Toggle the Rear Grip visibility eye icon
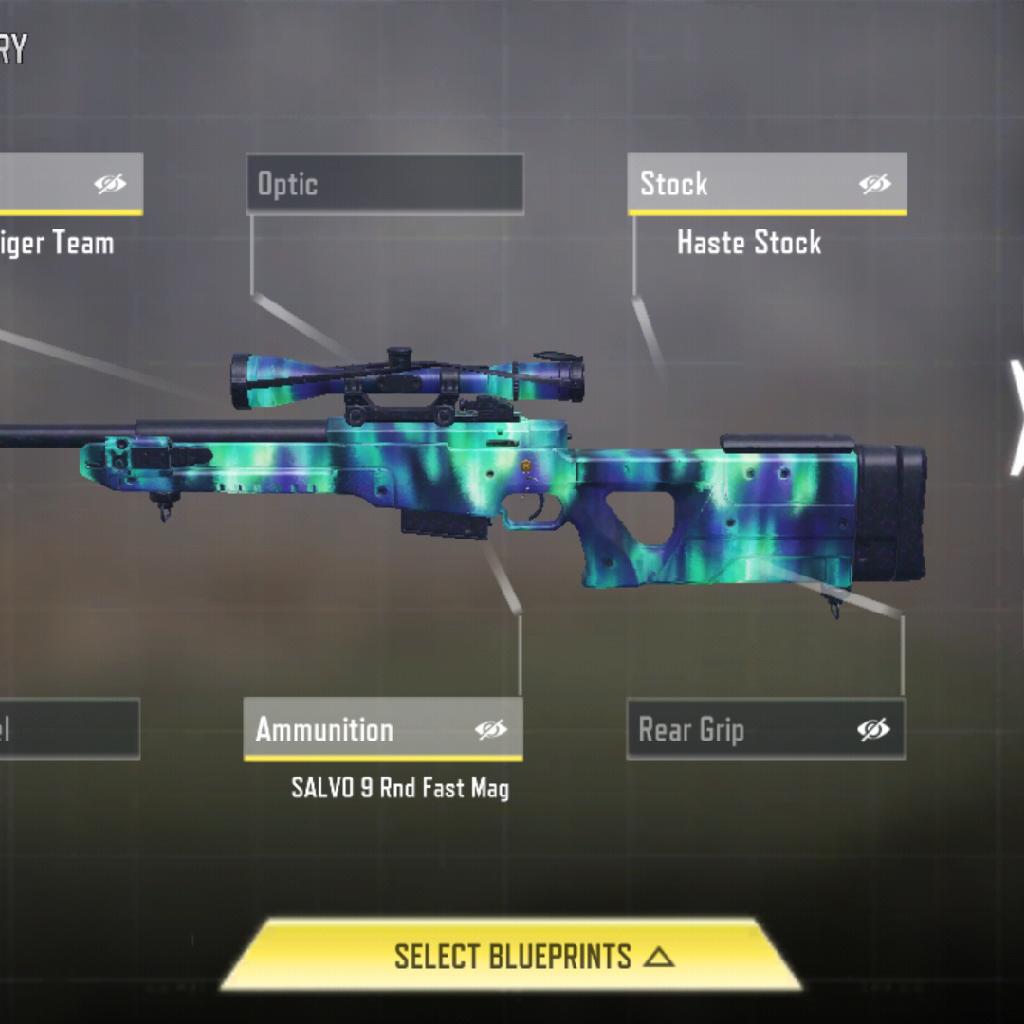Screen dimensions: 1024x1024 873,730
